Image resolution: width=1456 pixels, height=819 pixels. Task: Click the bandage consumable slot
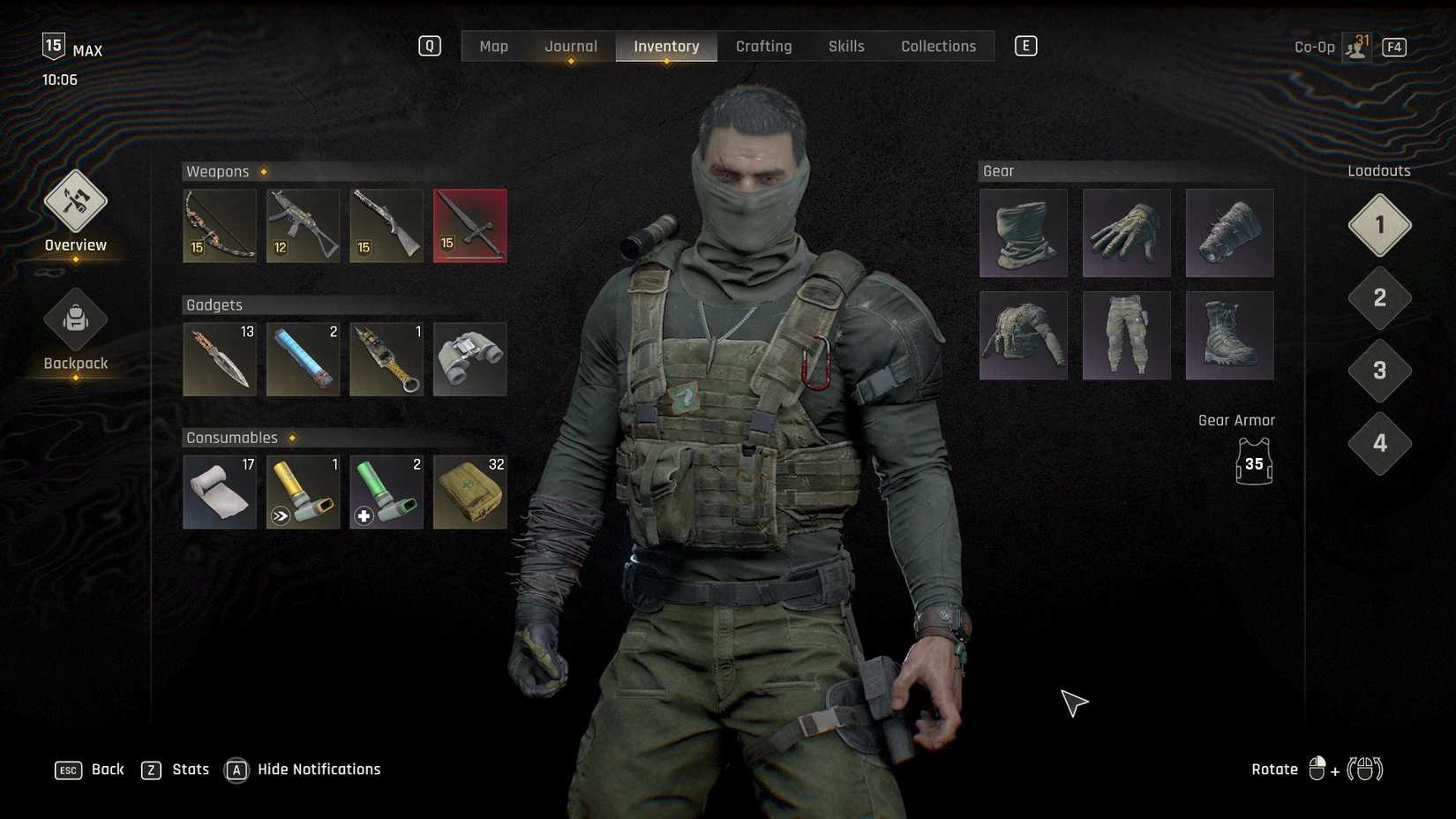click(219, 492)
